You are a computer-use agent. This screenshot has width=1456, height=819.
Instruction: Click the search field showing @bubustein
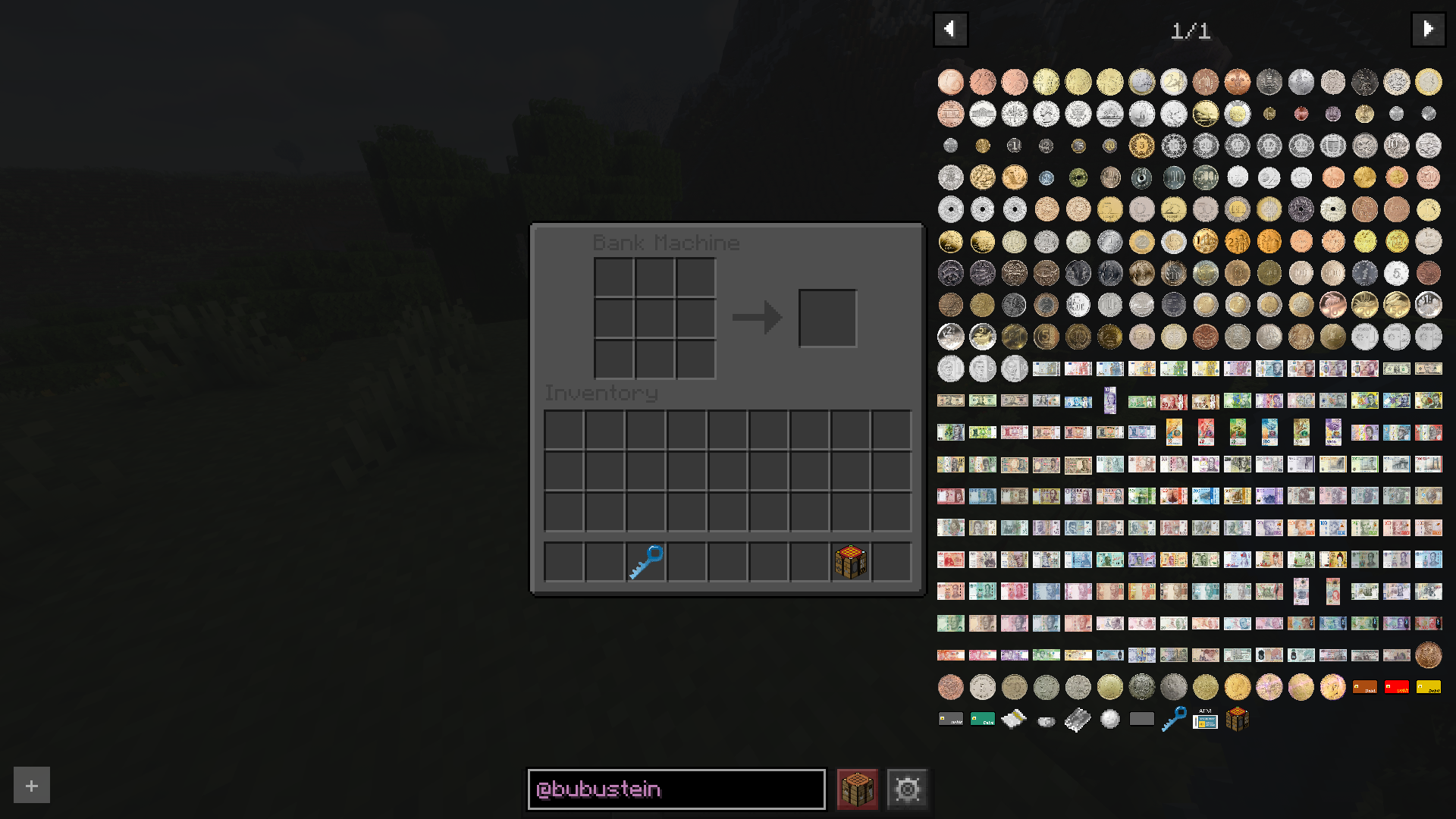(676, 789)
